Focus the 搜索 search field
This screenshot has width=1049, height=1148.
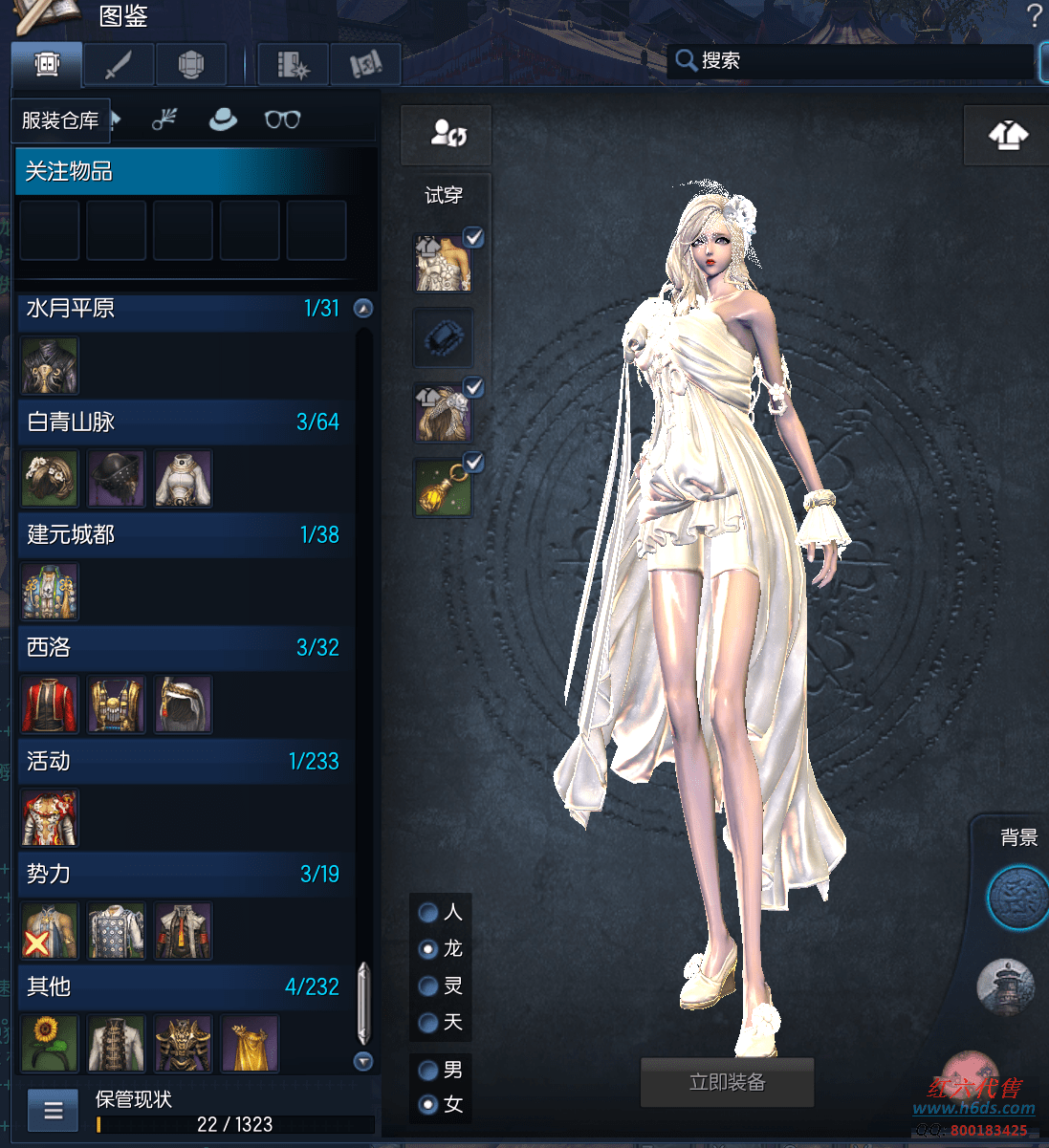851,61
